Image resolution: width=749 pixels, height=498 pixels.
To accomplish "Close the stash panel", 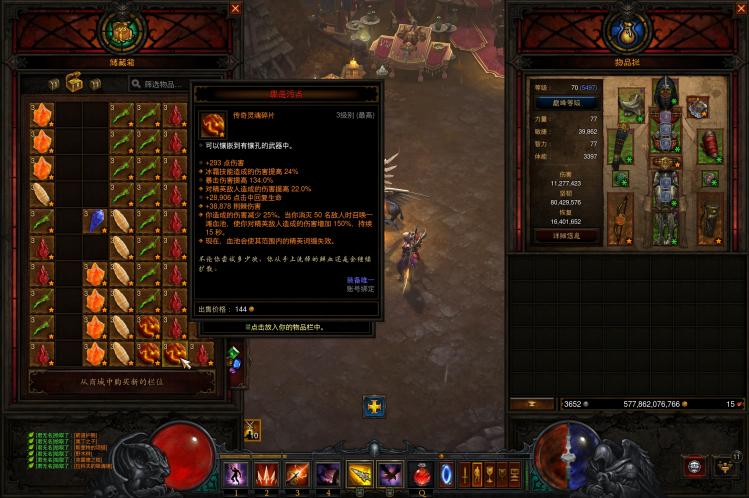I will [236, 8].
